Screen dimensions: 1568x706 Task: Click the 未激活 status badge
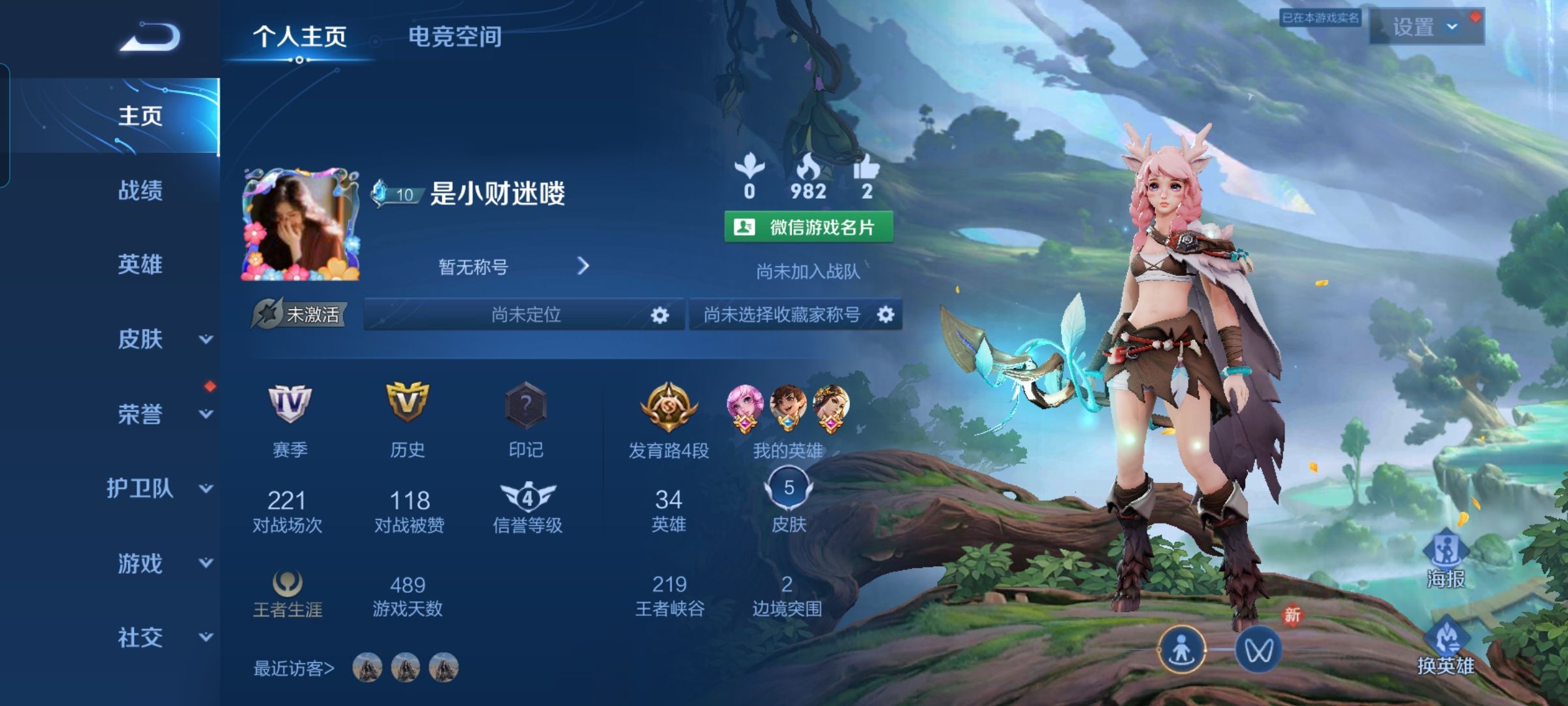pyautogui.click(x=301, y=313)
